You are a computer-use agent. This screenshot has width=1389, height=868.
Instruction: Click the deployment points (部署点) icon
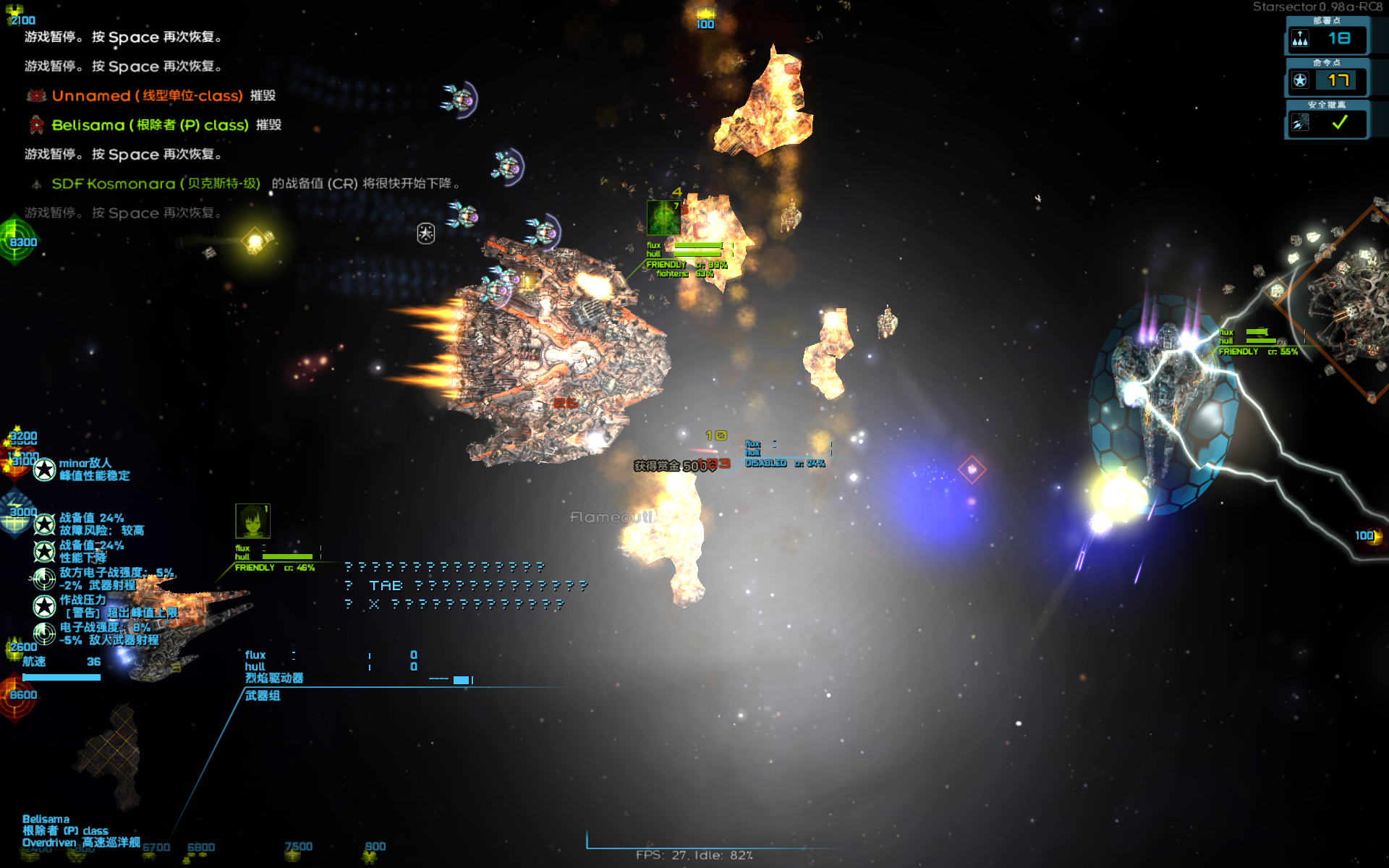(x=1300, y=38)
